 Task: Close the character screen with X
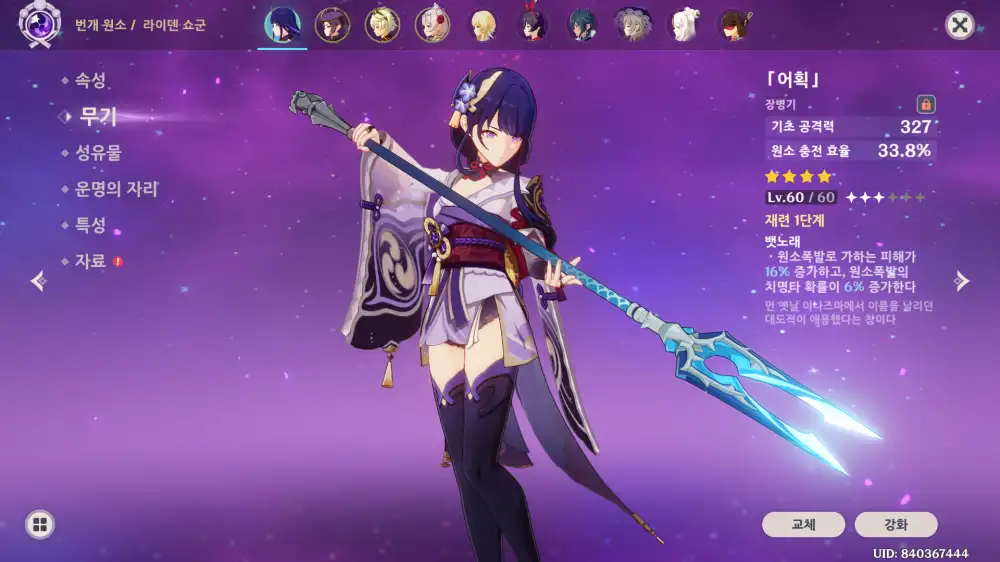click(x=960, y=25)
